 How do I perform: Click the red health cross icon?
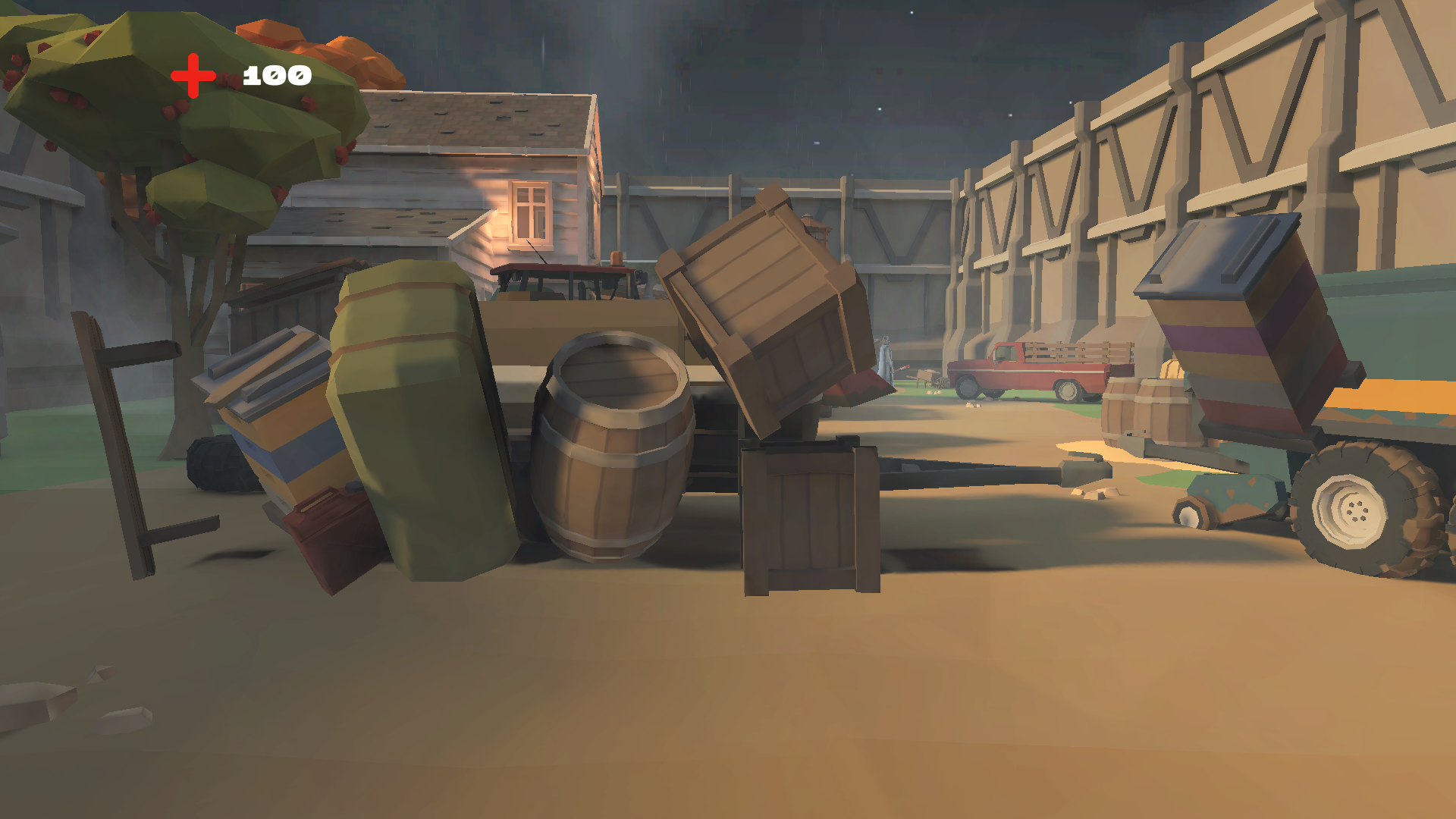pyautogui.click(x=192, y=74)
